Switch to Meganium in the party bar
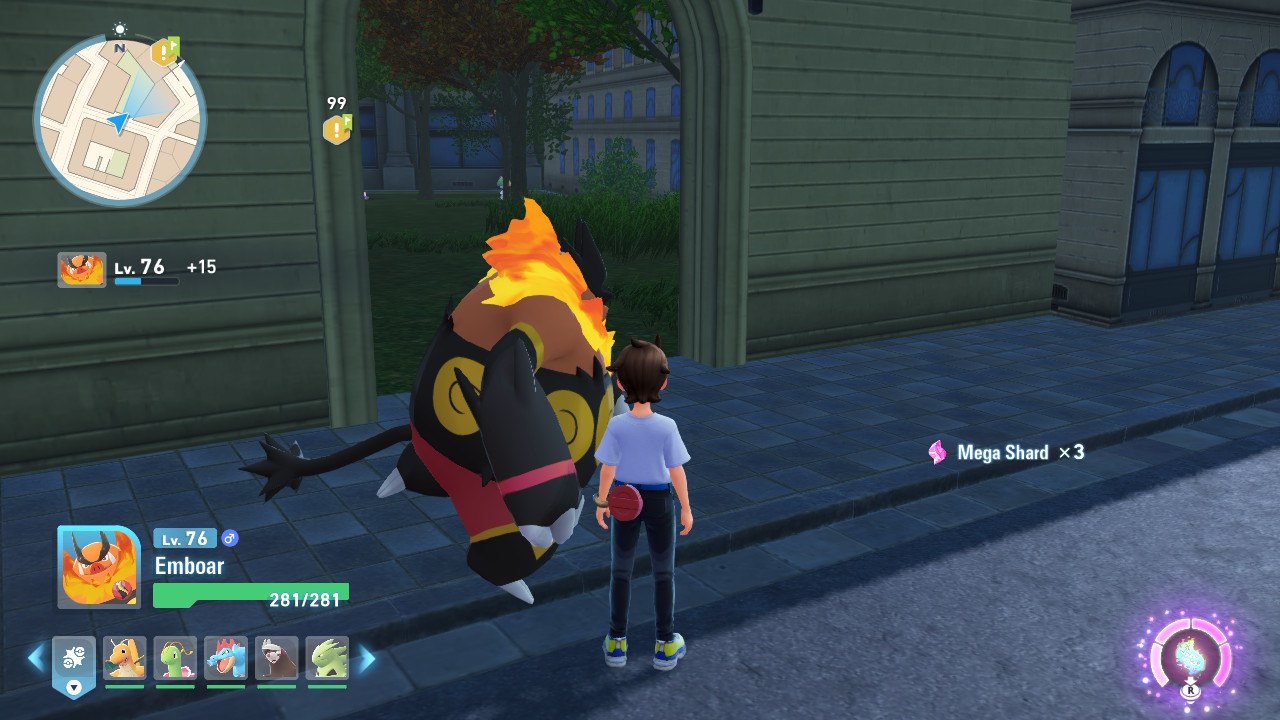This screenshot has height=720, width=1280. [x=175, y=659]
